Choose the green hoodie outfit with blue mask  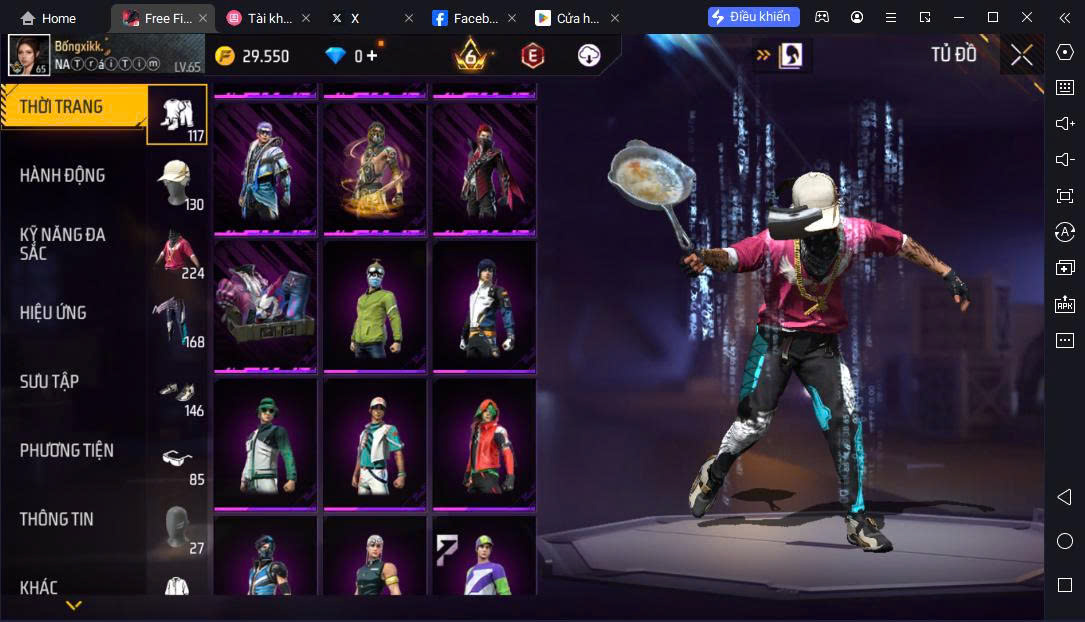(x=375, y=306)
